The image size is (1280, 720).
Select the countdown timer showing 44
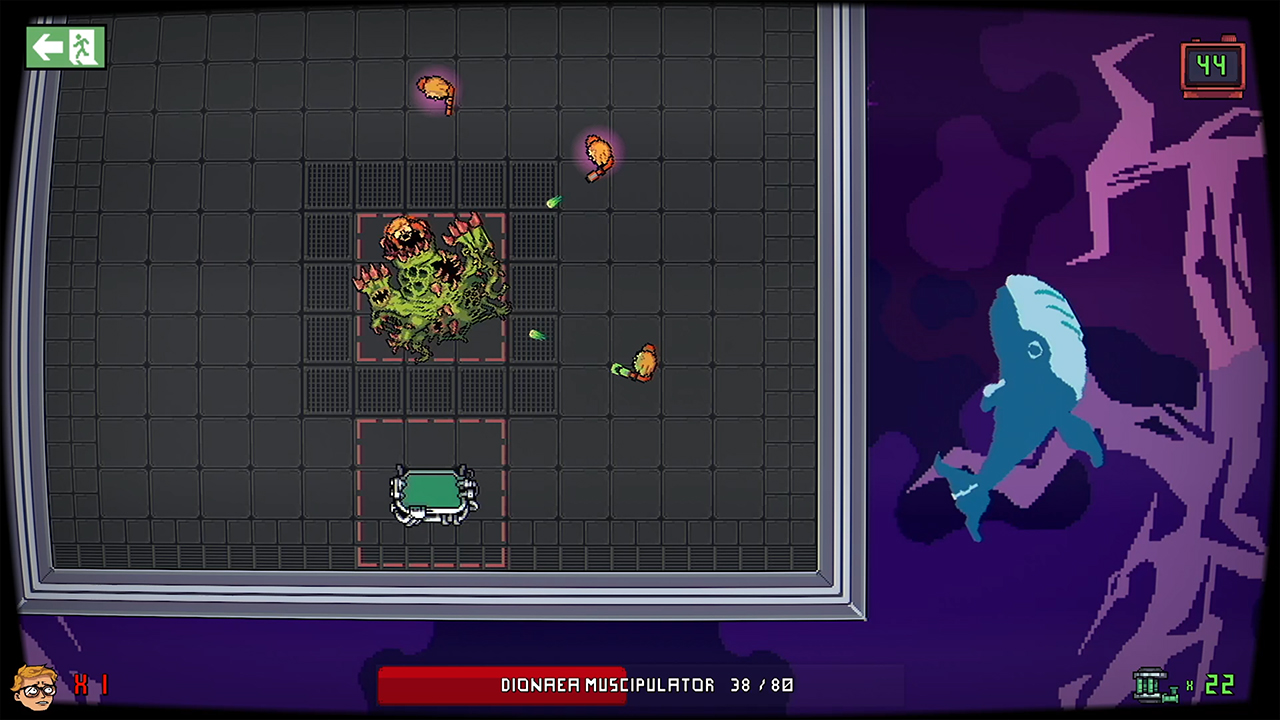pyautogui.click(x=1211, y=66)
